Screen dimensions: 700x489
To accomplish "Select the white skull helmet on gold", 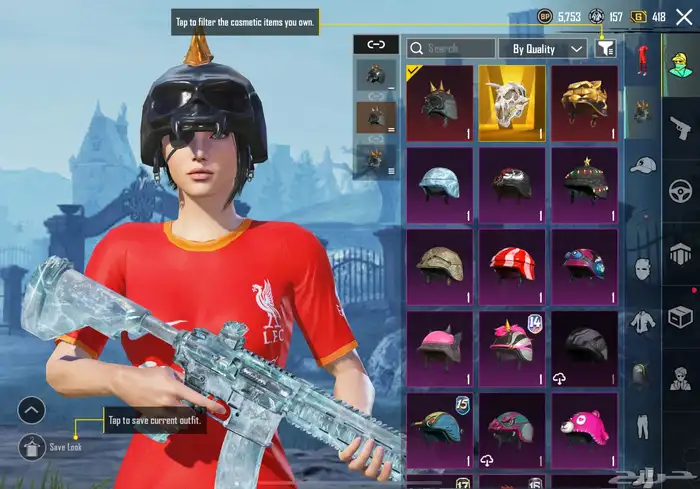I will 512,103.
